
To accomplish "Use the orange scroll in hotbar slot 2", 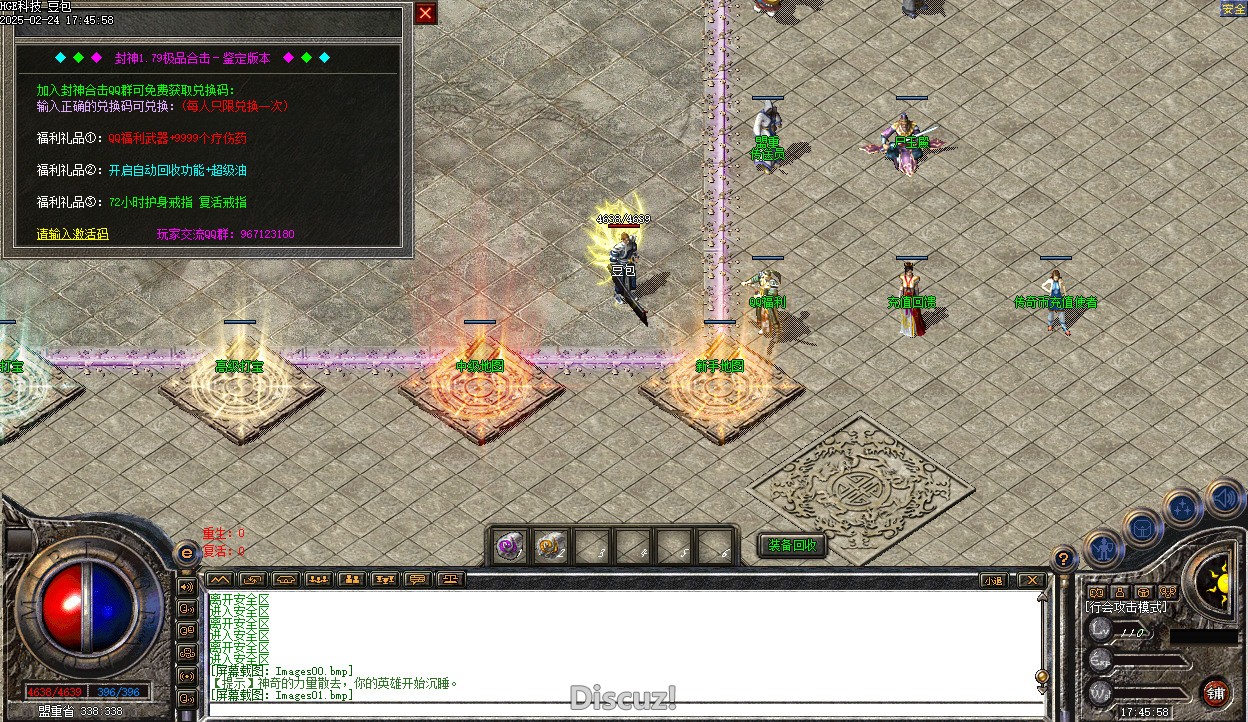I will click(x=551, y=546).
